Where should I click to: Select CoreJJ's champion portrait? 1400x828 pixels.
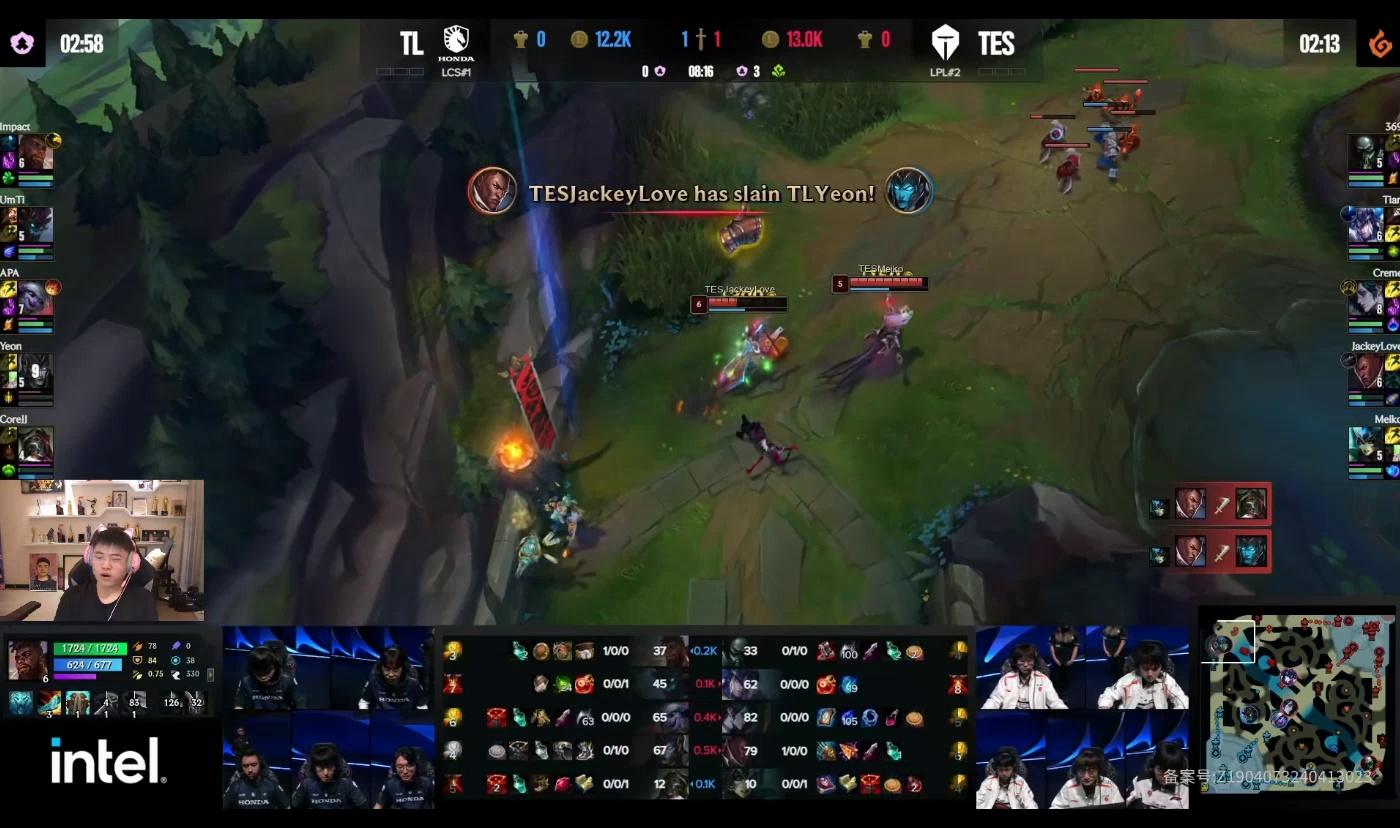click(35, 445)
